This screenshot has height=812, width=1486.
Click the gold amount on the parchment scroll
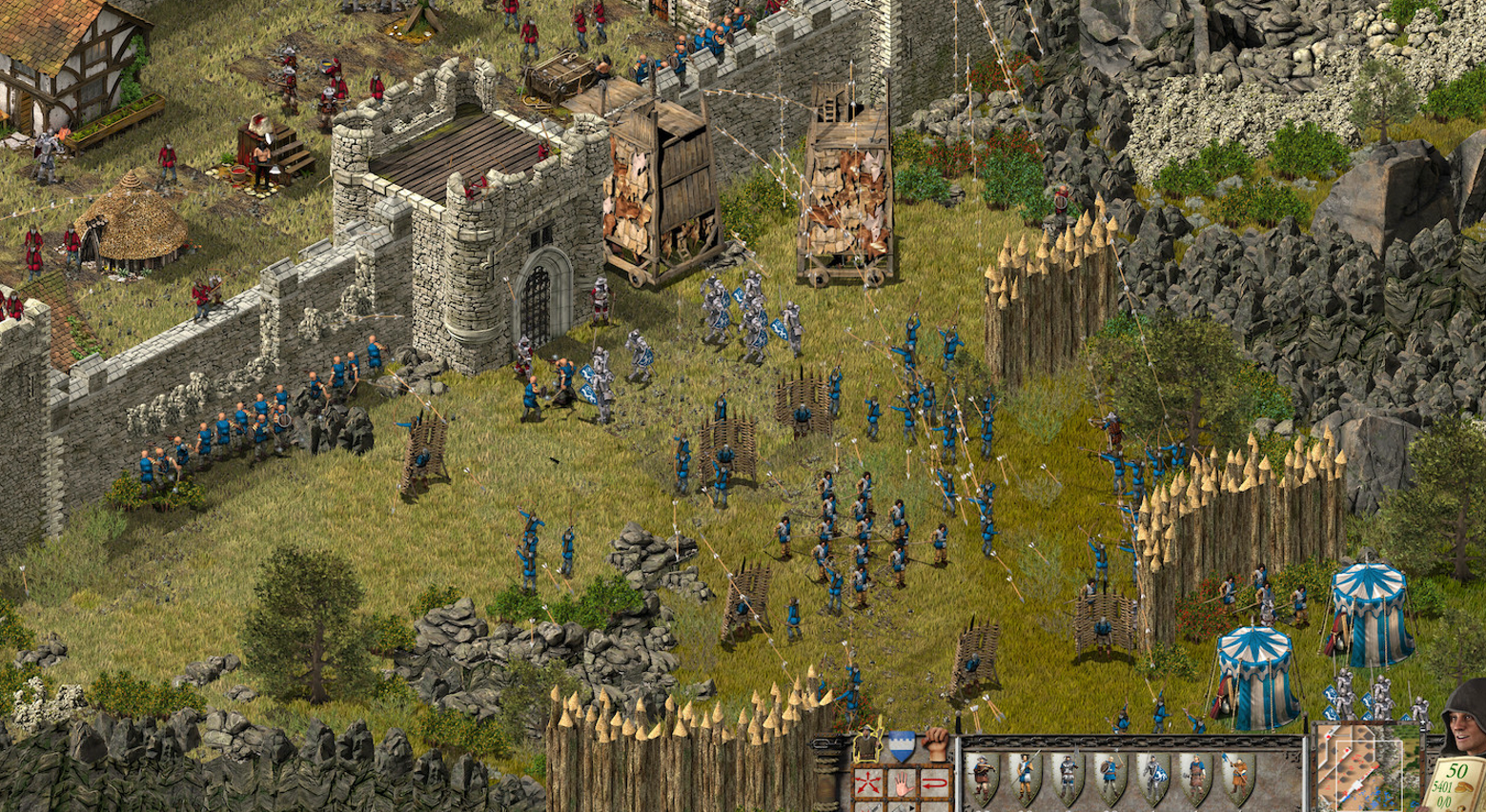pyautogui.click(x=1444, y=786)
